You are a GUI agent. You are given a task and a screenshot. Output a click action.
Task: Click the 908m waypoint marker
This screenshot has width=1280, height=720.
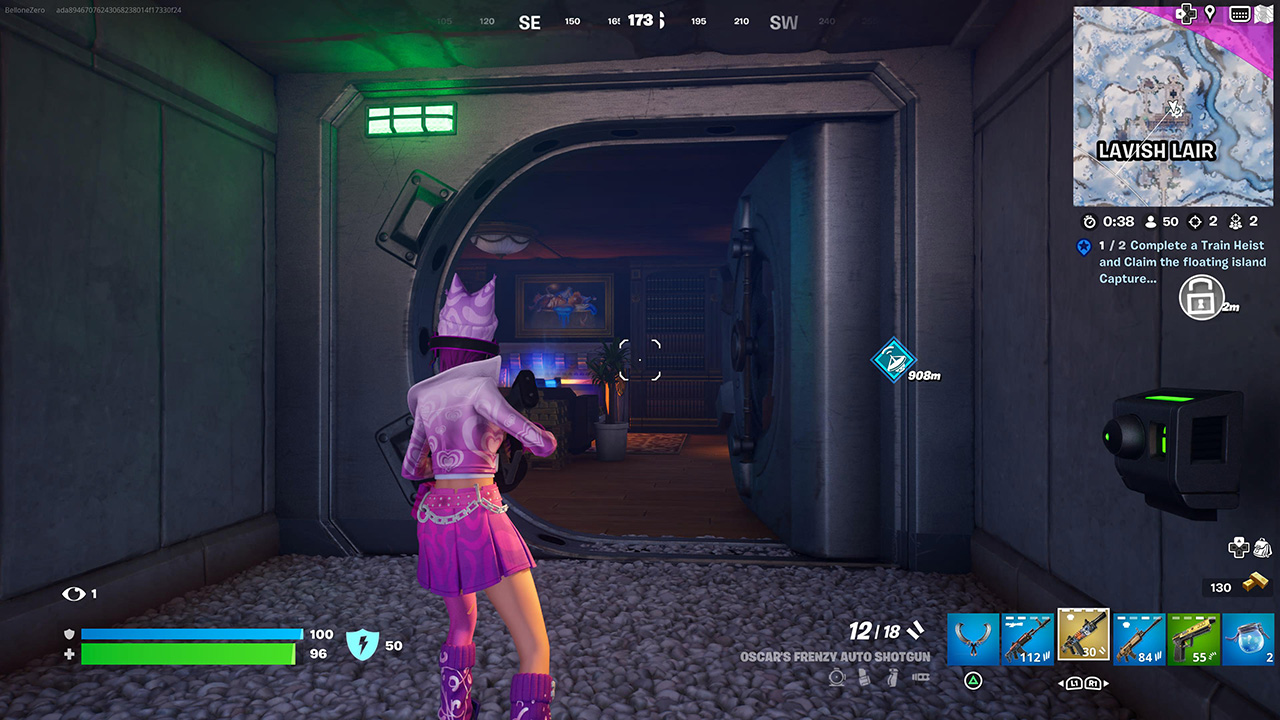[893, 362]
